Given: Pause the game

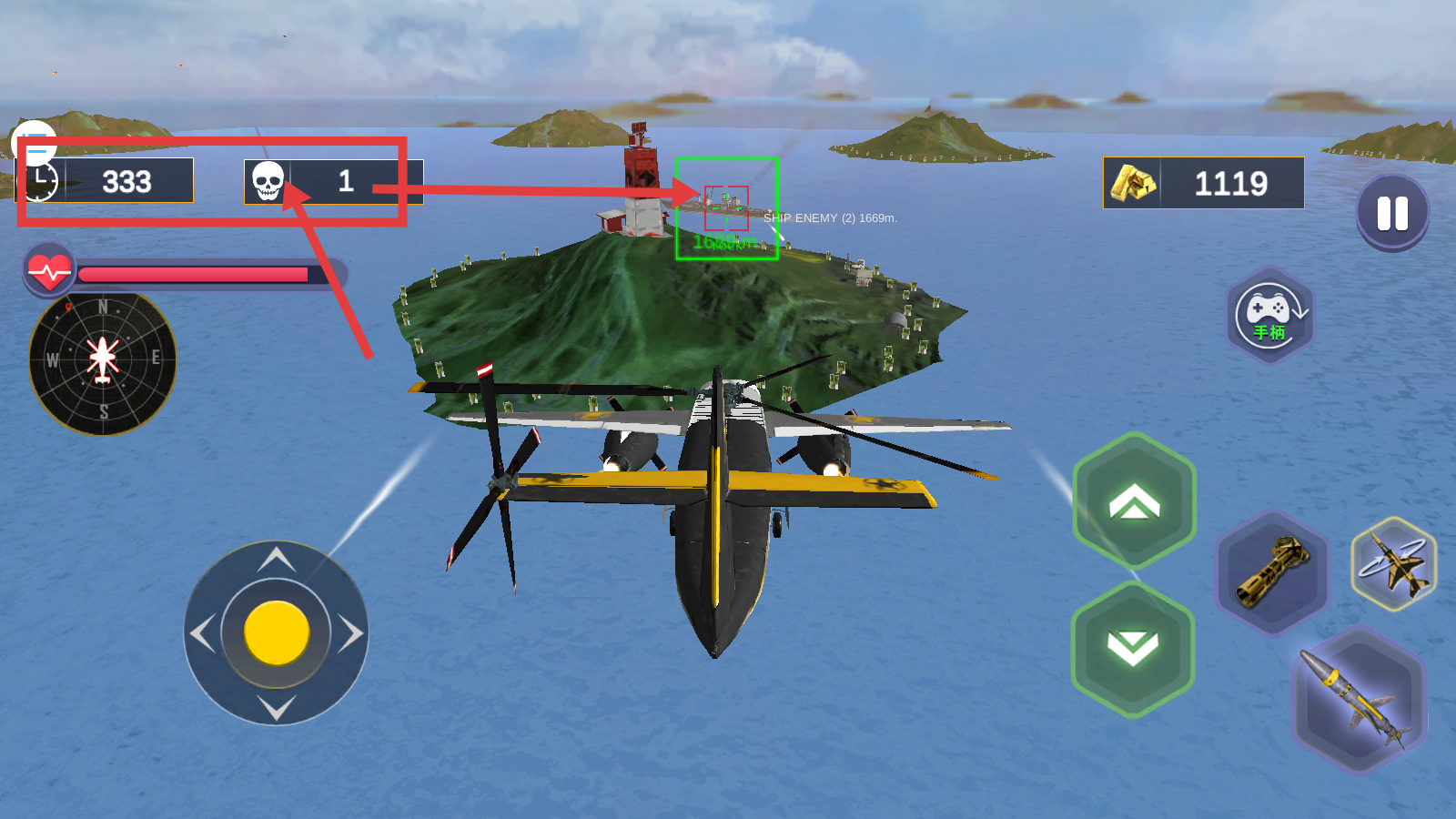Looking at the screenshot, I should [x=1392, y=213].
